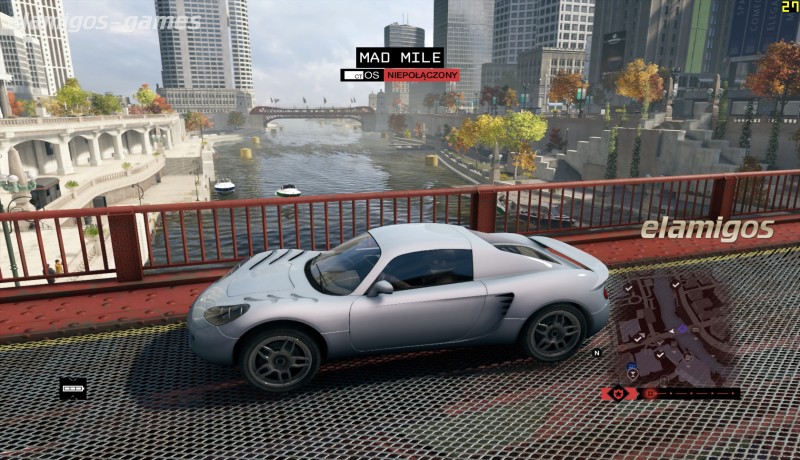Click the Mad Mile district label
800x460 pixels.
tap(400, 57)
